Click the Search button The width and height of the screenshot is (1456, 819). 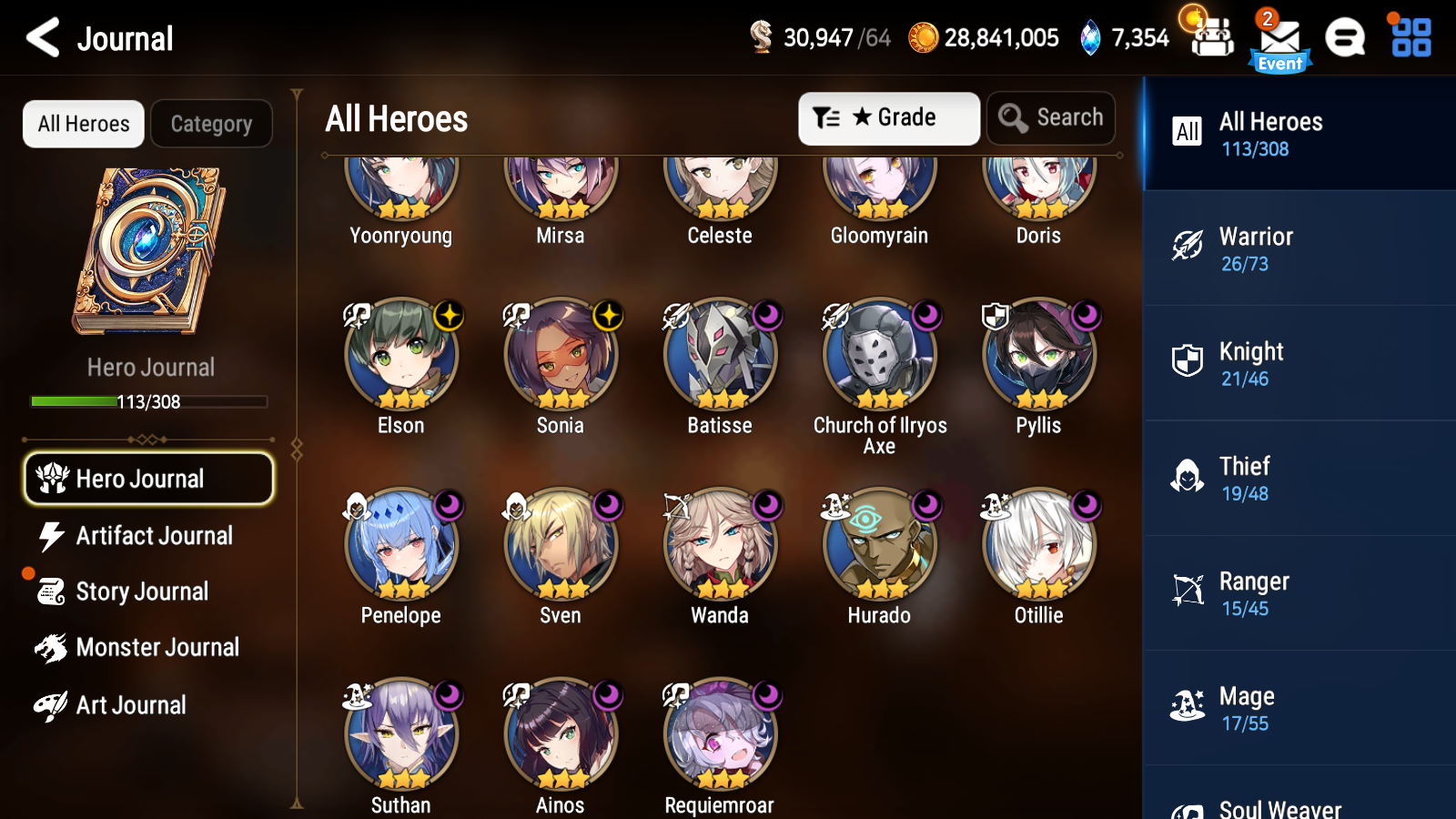click(1051, 117)
